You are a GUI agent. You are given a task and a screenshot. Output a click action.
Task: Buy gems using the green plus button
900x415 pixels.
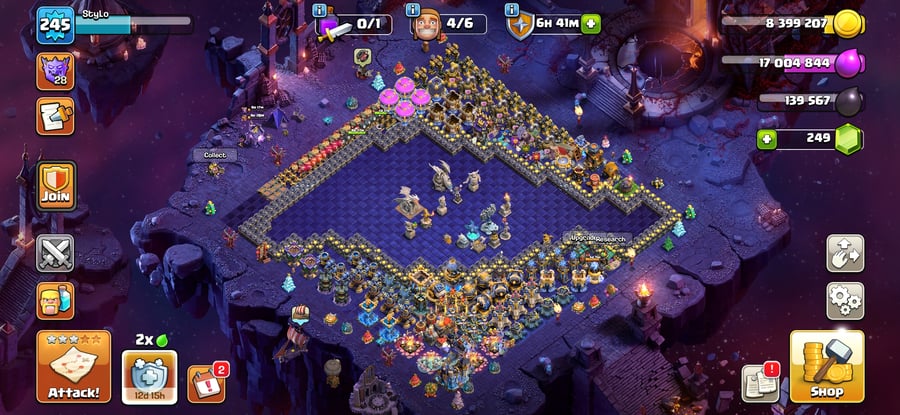pos(768,138)
